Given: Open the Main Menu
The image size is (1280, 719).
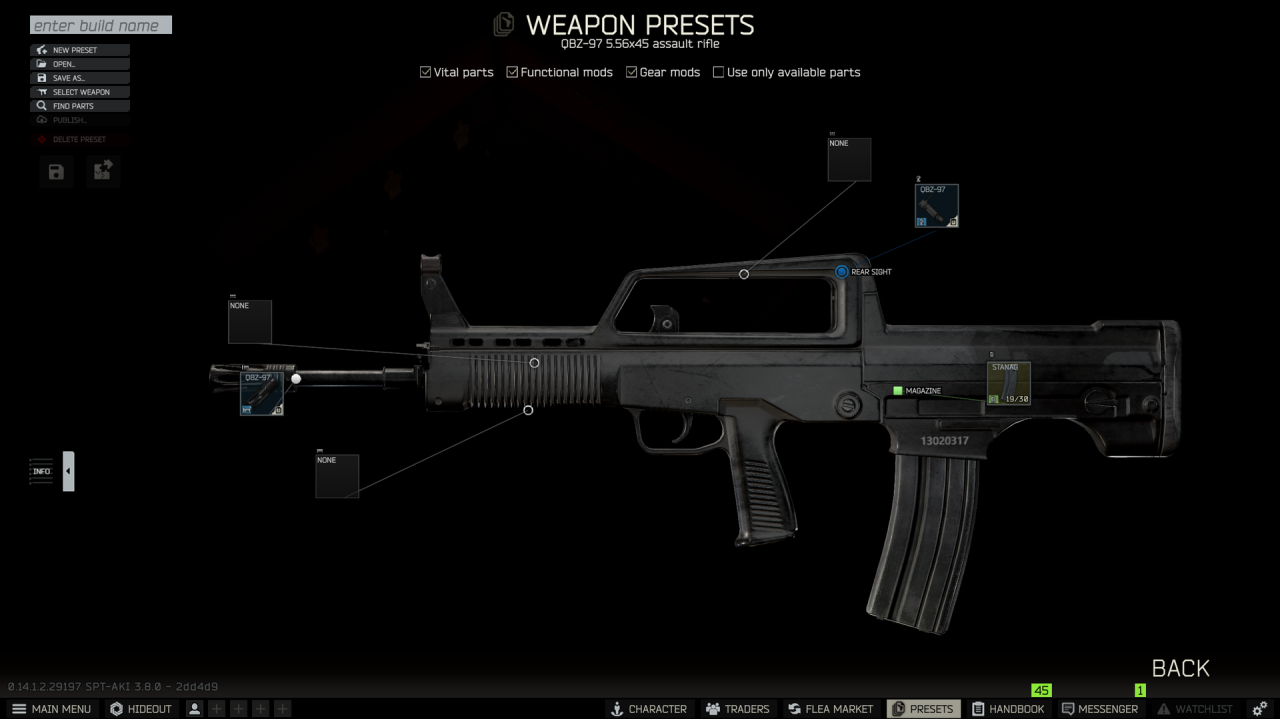Looking at the screenshot, I should pyautogui.click(x=51, y=709).
